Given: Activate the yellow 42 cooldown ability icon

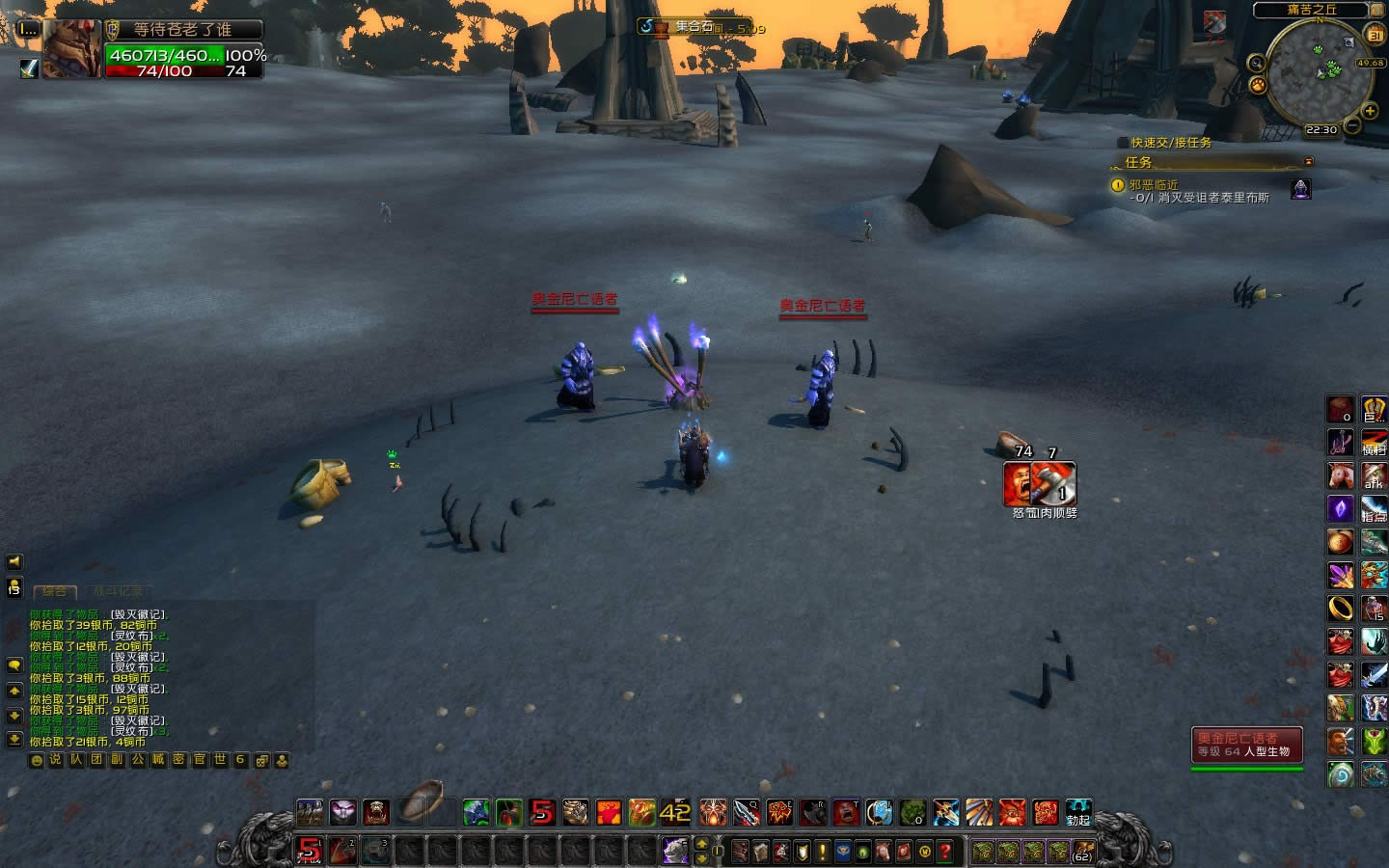Looking at the screenshot, I should tap(674, 812).
